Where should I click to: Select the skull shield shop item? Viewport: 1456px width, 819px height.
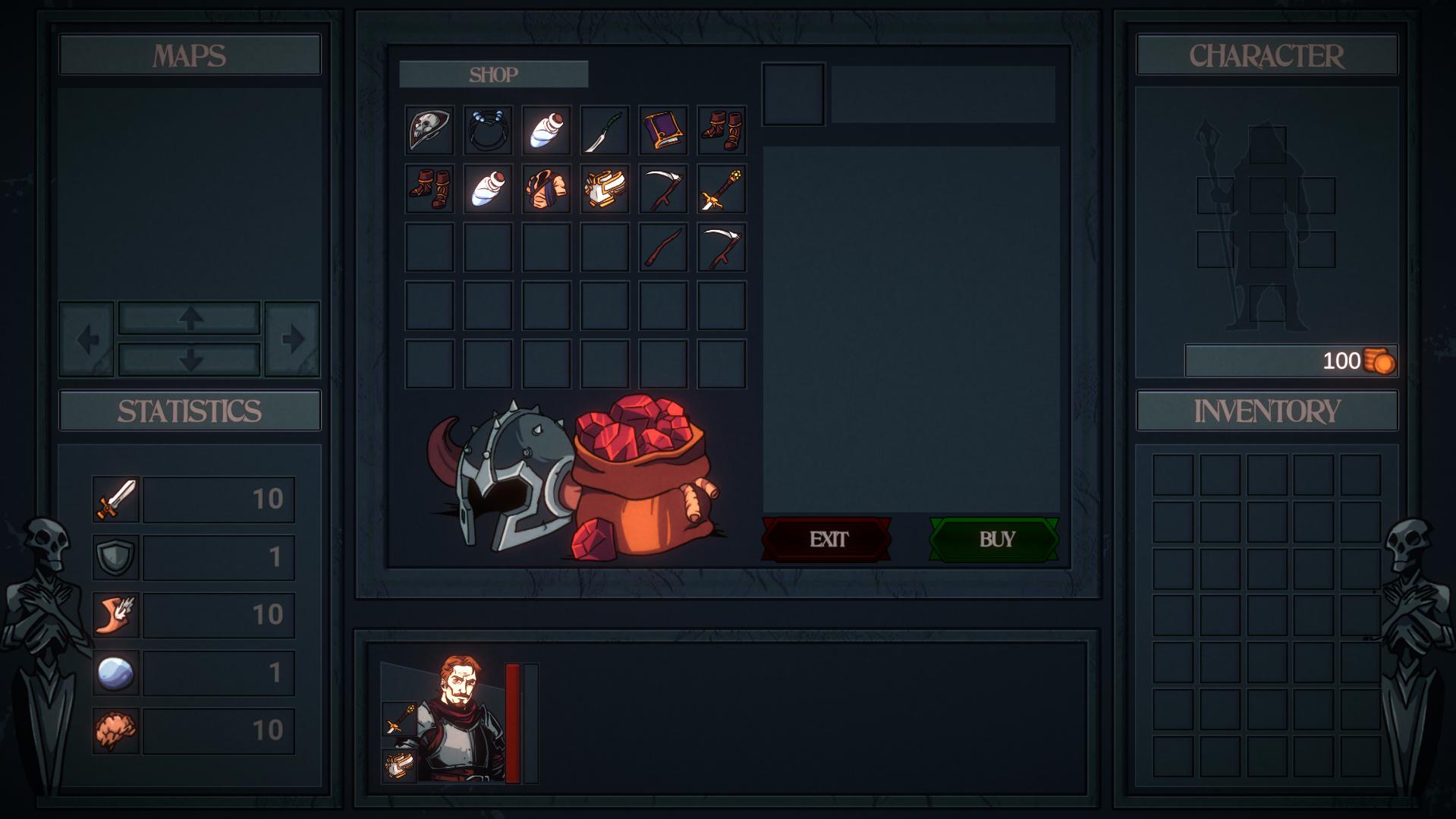429,129
